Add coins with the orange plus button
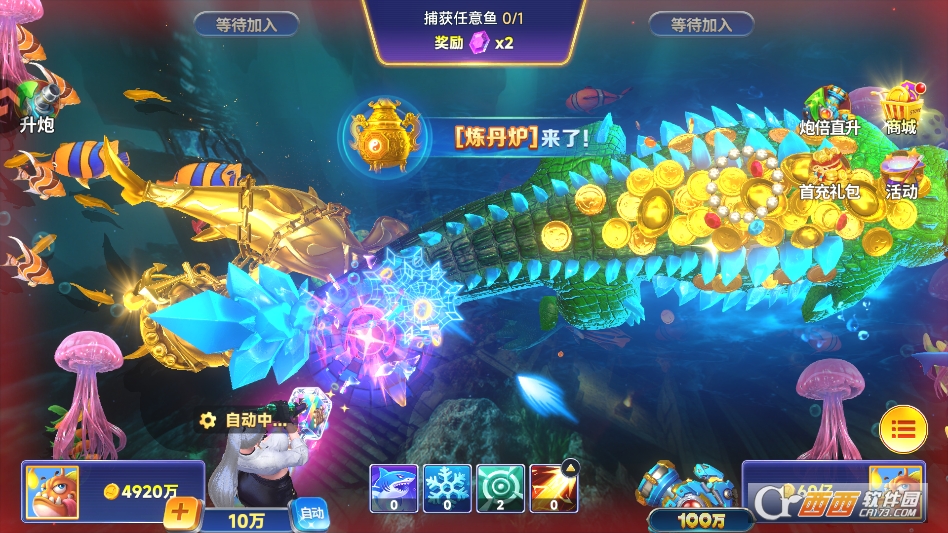948x533 pixels. click(x=181, y=514)
